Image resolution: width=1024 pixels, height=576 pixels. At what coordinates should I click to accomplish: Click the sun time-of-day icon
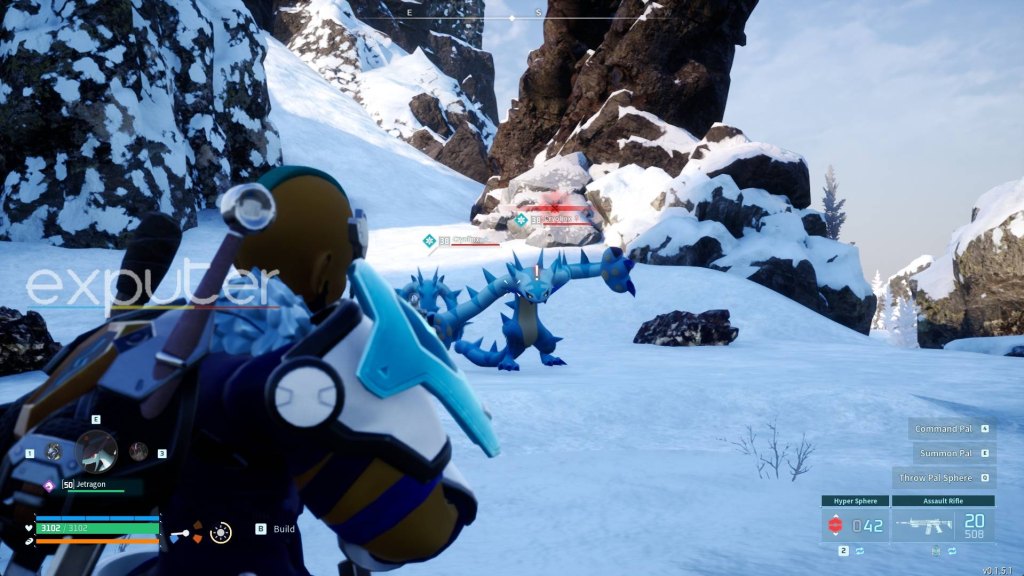221,532
